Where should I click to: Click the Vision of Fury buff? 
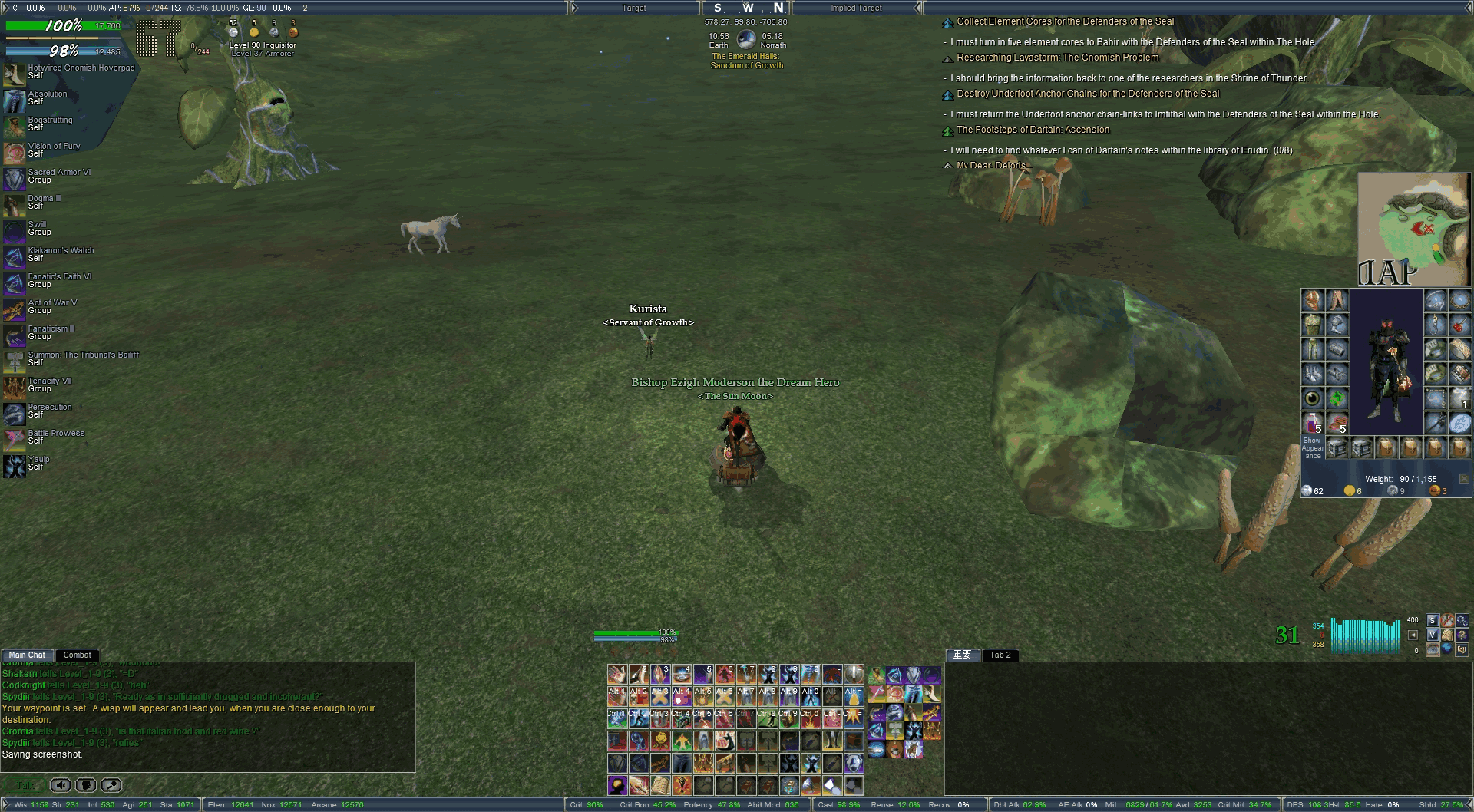point(14,153)
